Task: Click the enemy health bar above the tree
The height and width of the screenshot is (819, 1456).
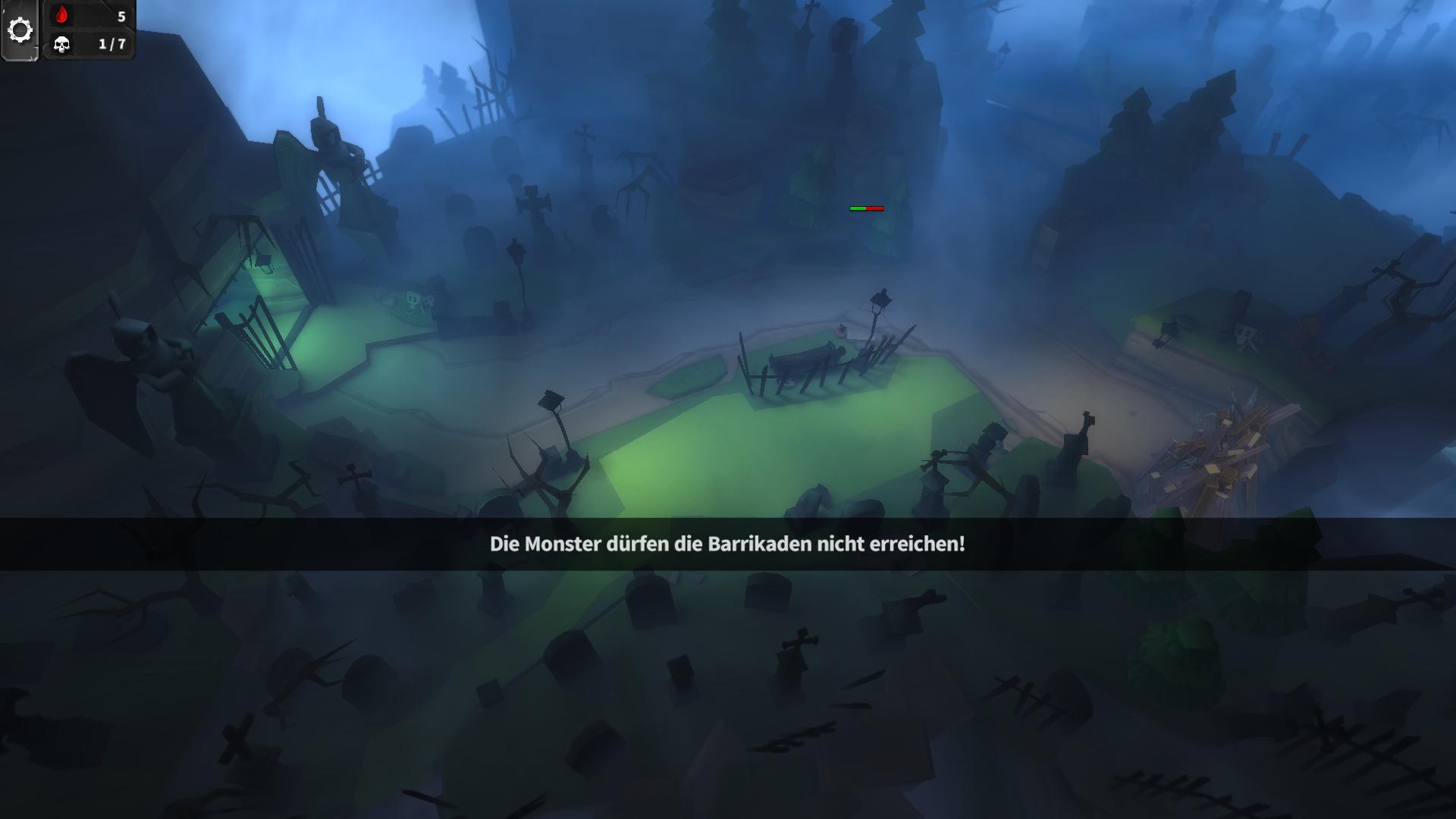Action: click(866, 206)
